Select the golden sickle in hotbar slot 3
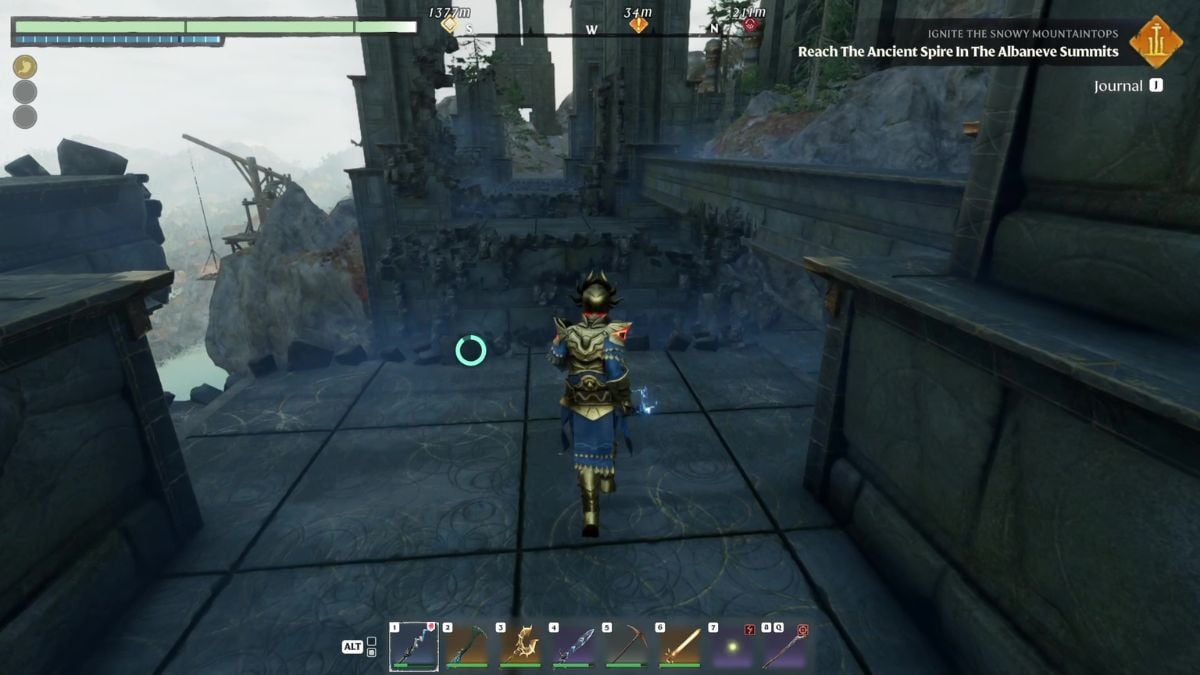Viewport: 1200px width, 675px height. 520,646
